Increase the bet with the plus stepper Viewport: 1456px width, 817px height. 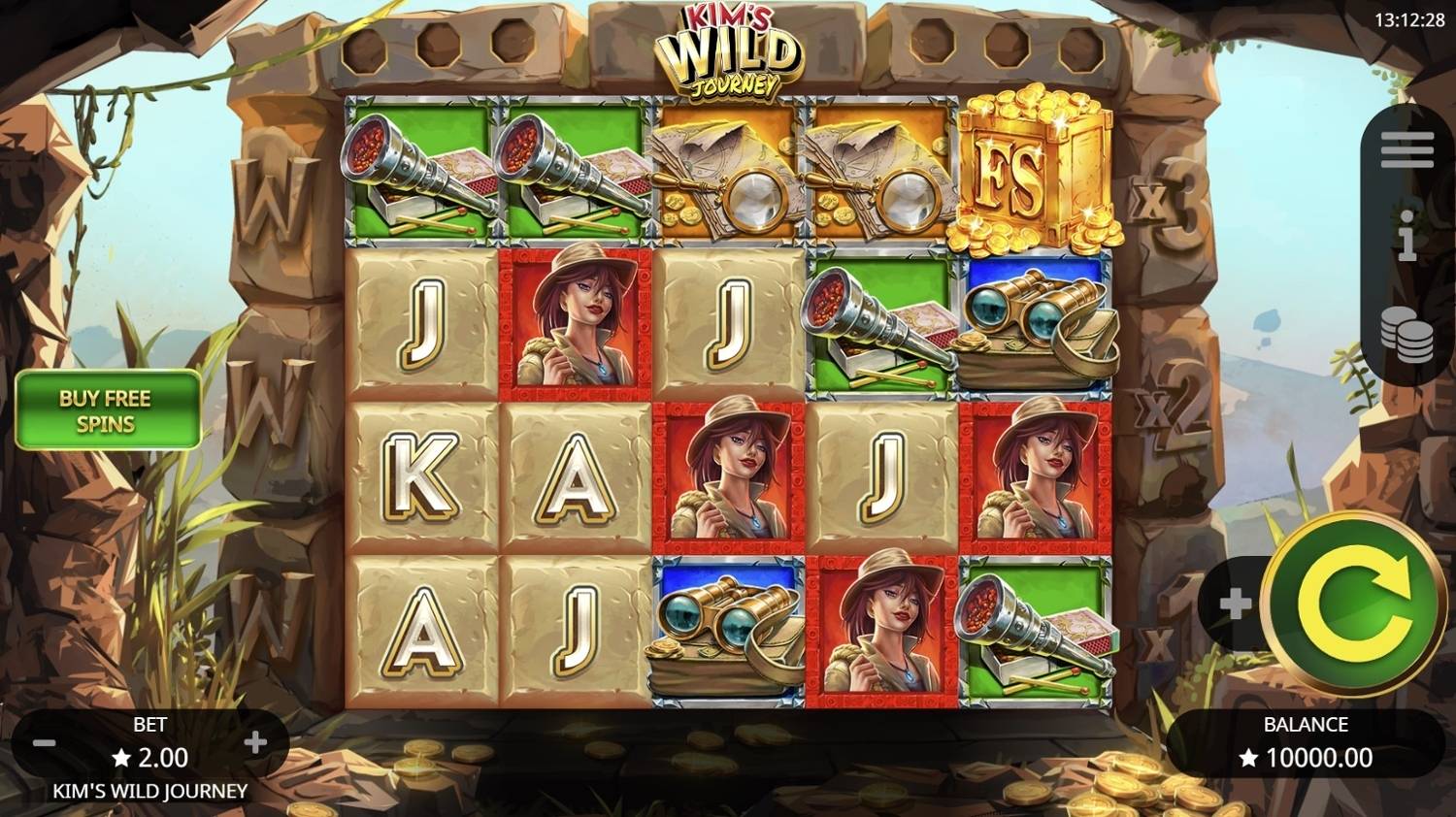tap(255, 741)
